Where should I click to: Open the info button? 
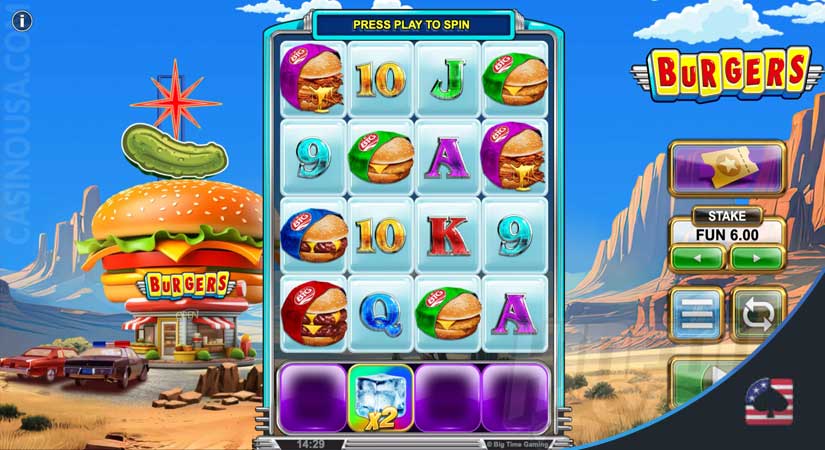point(20,20)
